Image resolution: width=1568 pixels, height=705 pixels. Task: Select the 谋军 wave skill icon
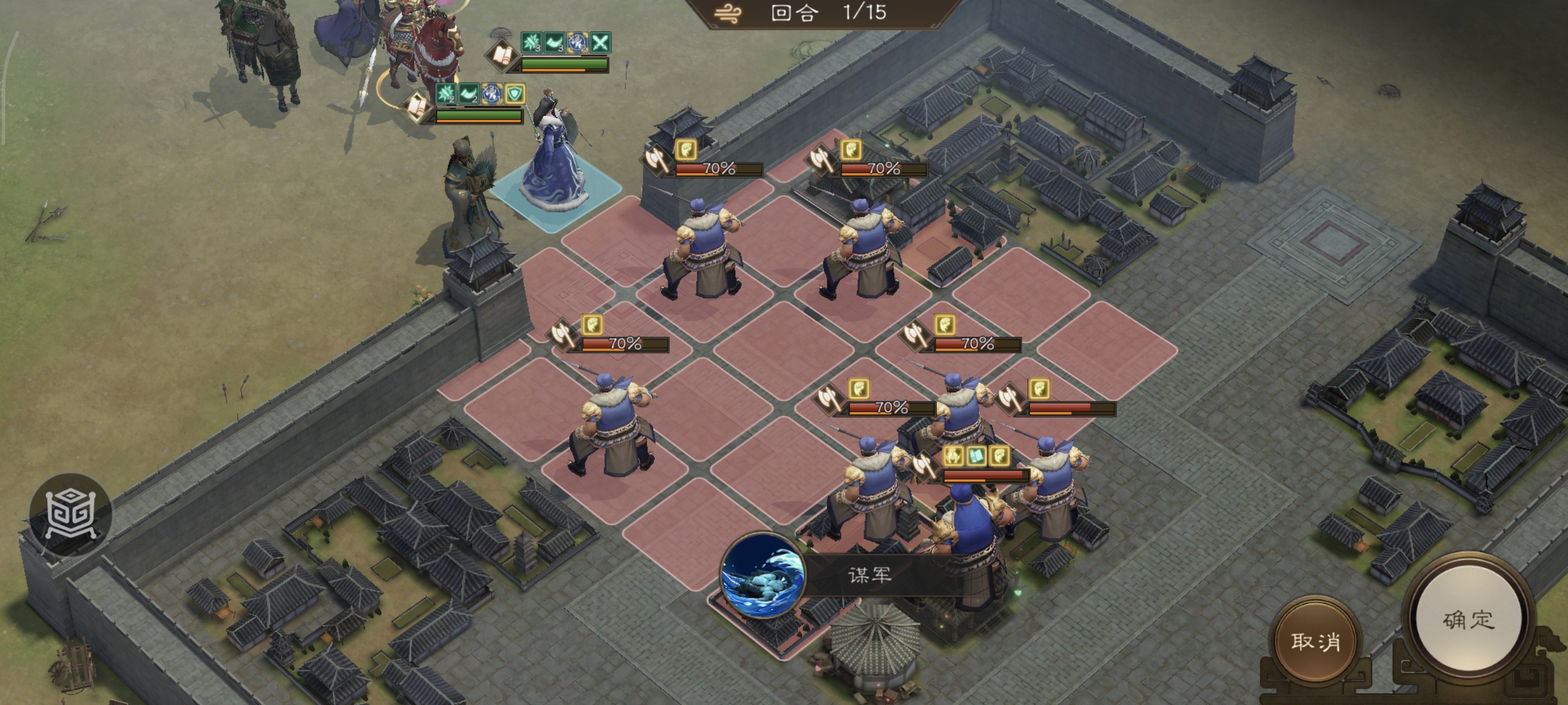coord(762,575)
